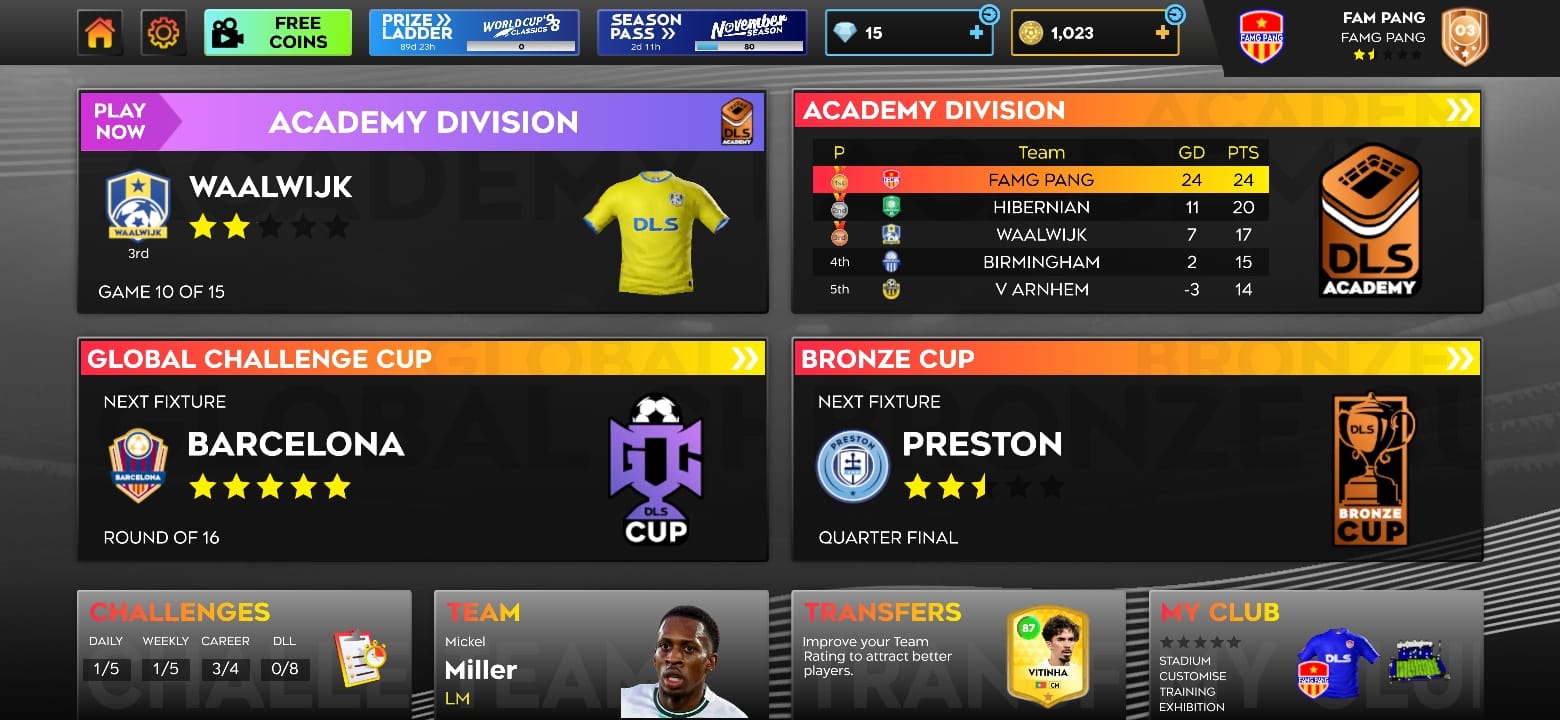Open the Challenges panel
The image size is (1560, 720).
(244, 654)
